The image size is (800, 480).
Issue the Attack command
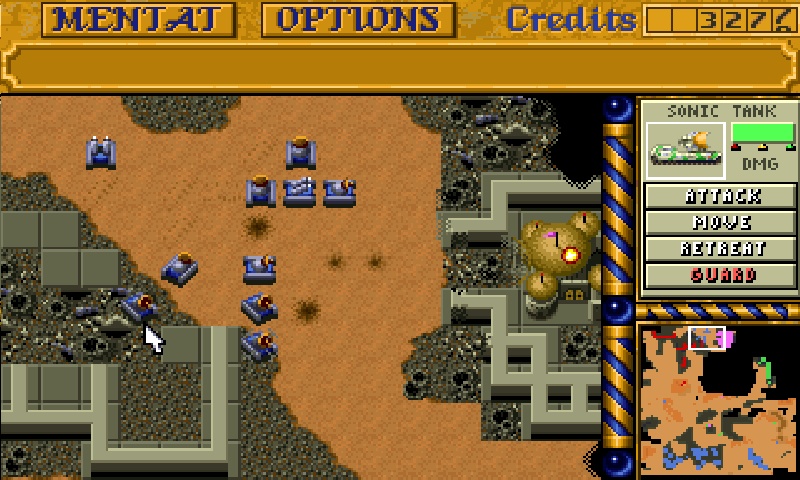[723, 196]
